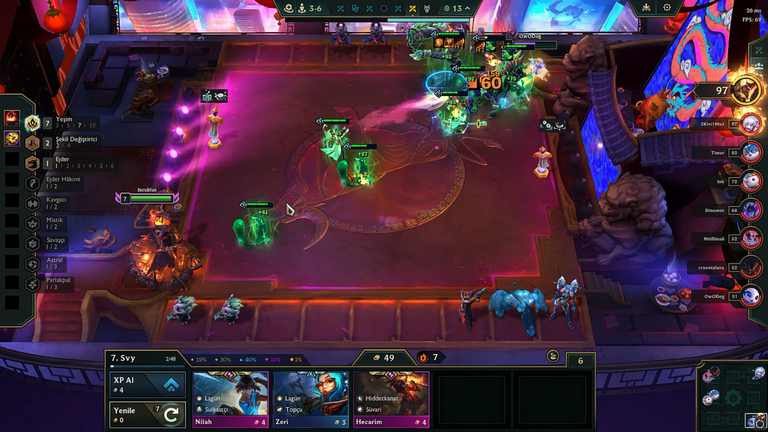Image resolution: width=768 pixels, height=432 pixels.
Task: Select the purple item in the item bench
Action: tap(12, 138)
